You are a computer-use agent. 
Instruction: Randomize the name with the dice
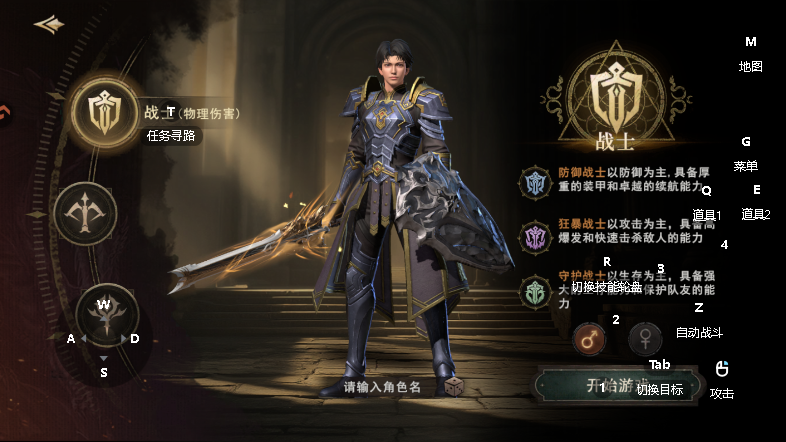454,386
